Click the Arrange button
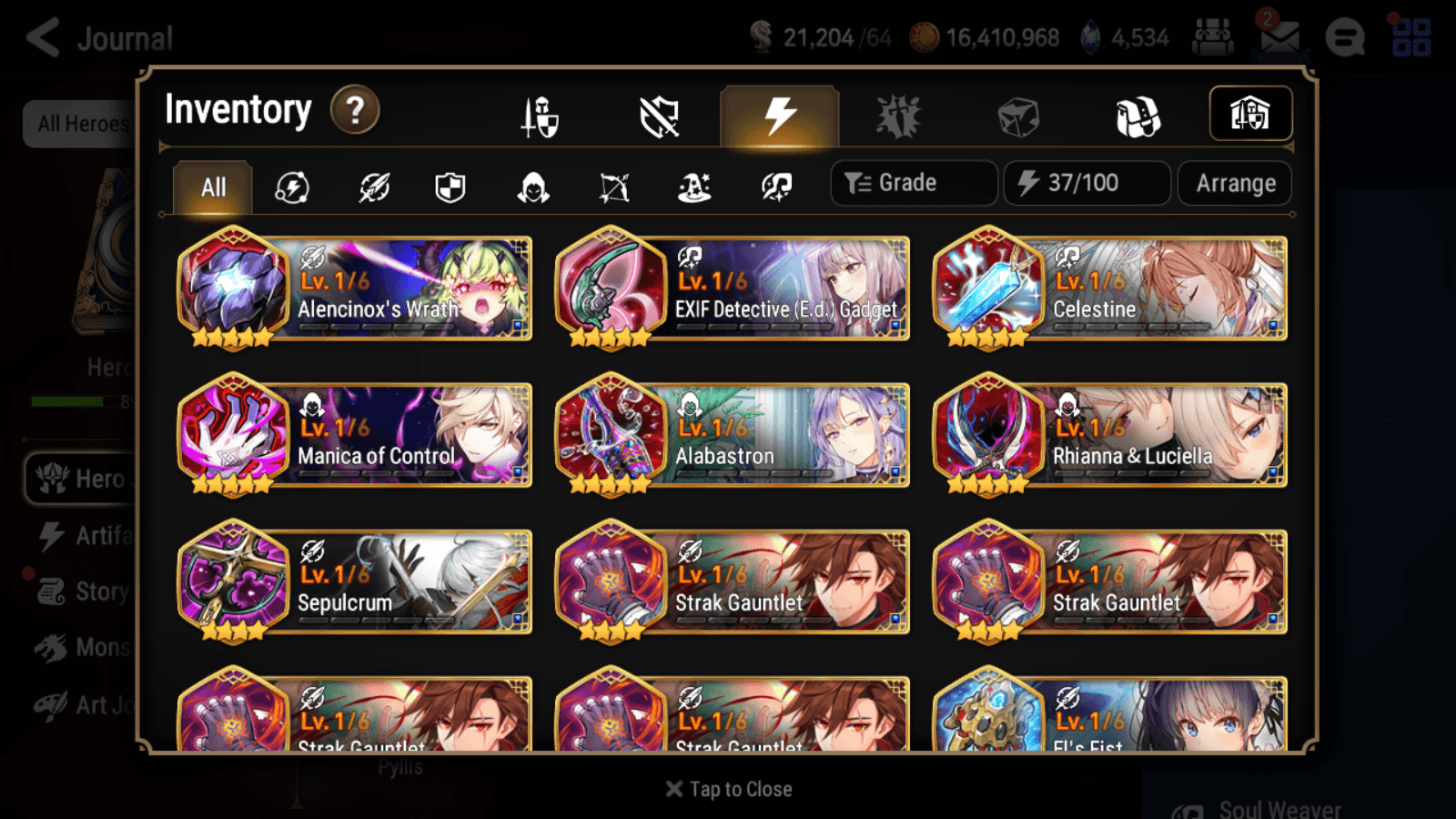 coord(1234,183)
